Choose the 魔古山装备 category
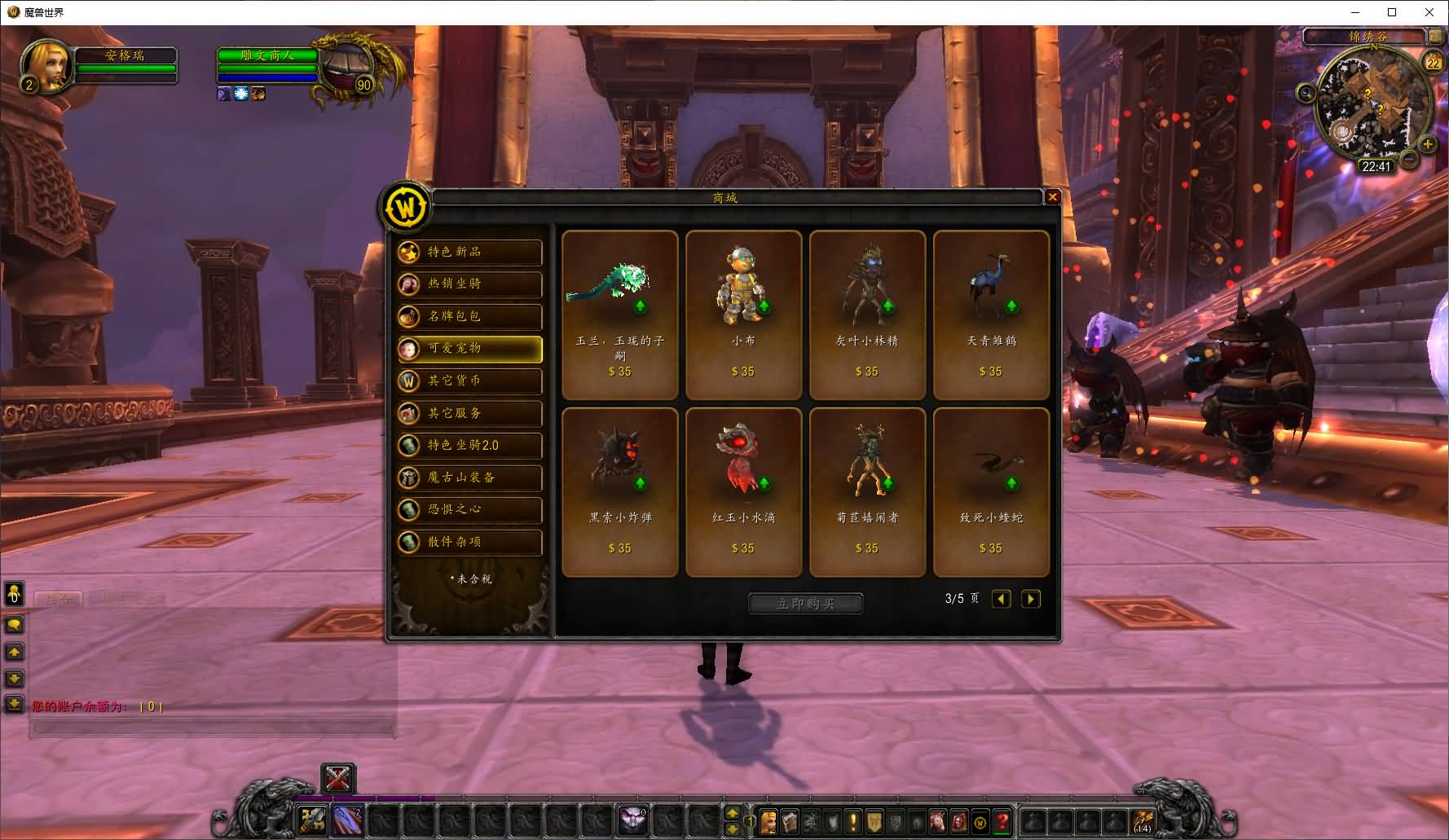Screen dimensions: 1449x840 (470, 477)
